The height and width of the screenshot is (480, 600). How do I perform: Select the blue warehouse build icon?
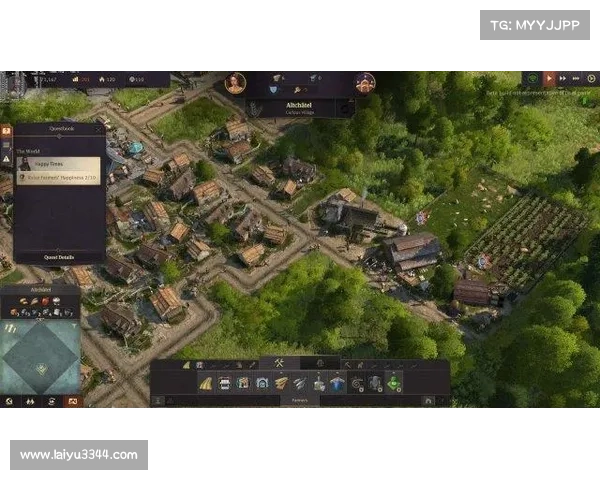pos(337,383)
